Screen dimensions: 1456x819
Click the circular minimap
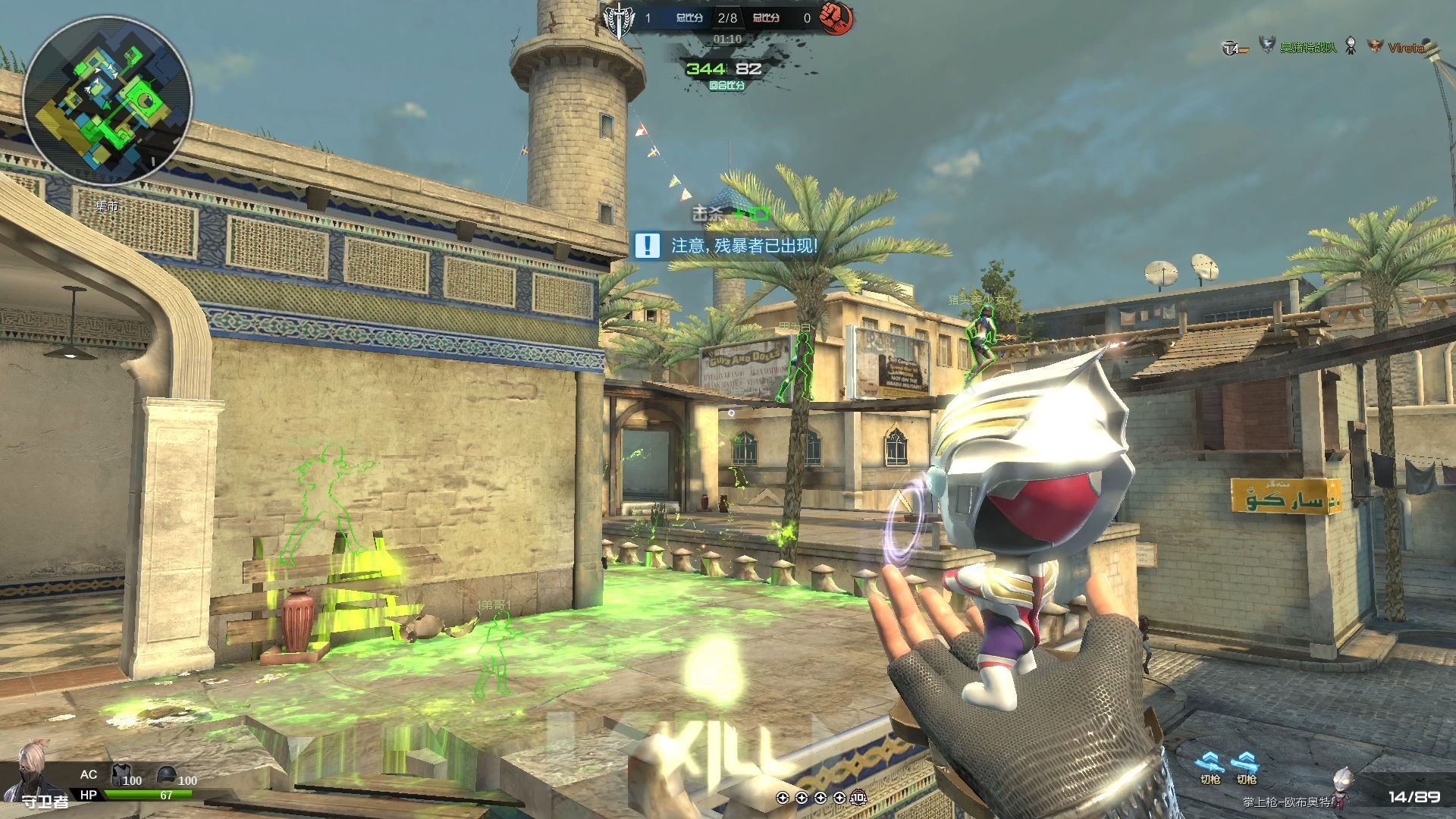point(107,101)
